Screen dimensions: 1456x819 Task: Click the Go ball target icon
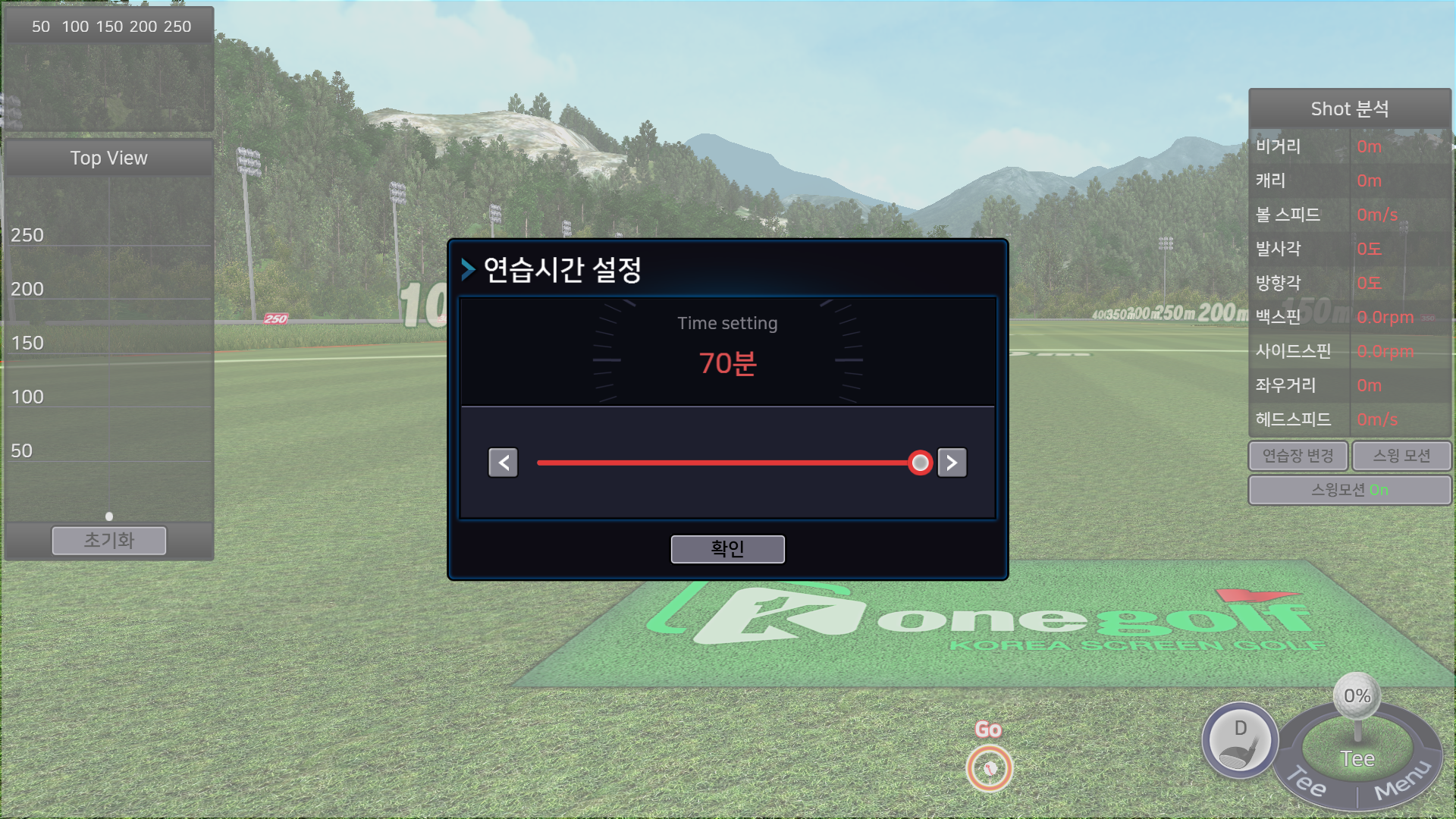[989, 767]
